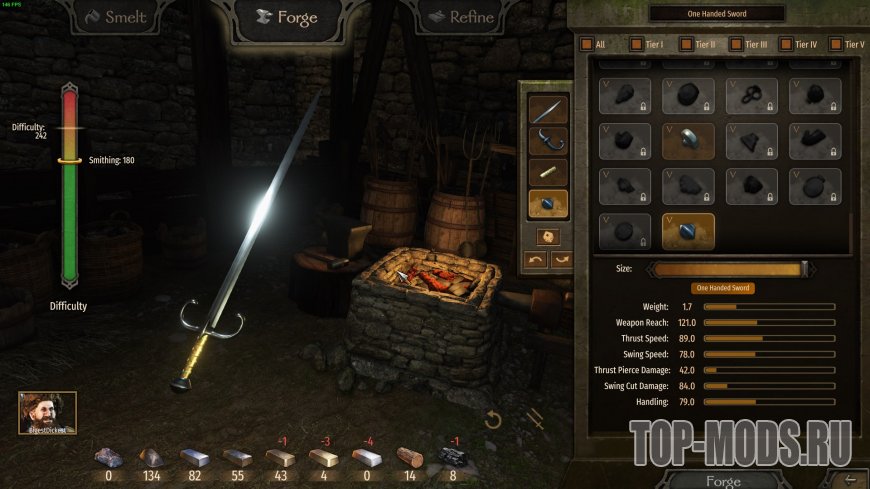870x489 pixels.
Task: Select the crossguard part category
Action: point(547,141)
